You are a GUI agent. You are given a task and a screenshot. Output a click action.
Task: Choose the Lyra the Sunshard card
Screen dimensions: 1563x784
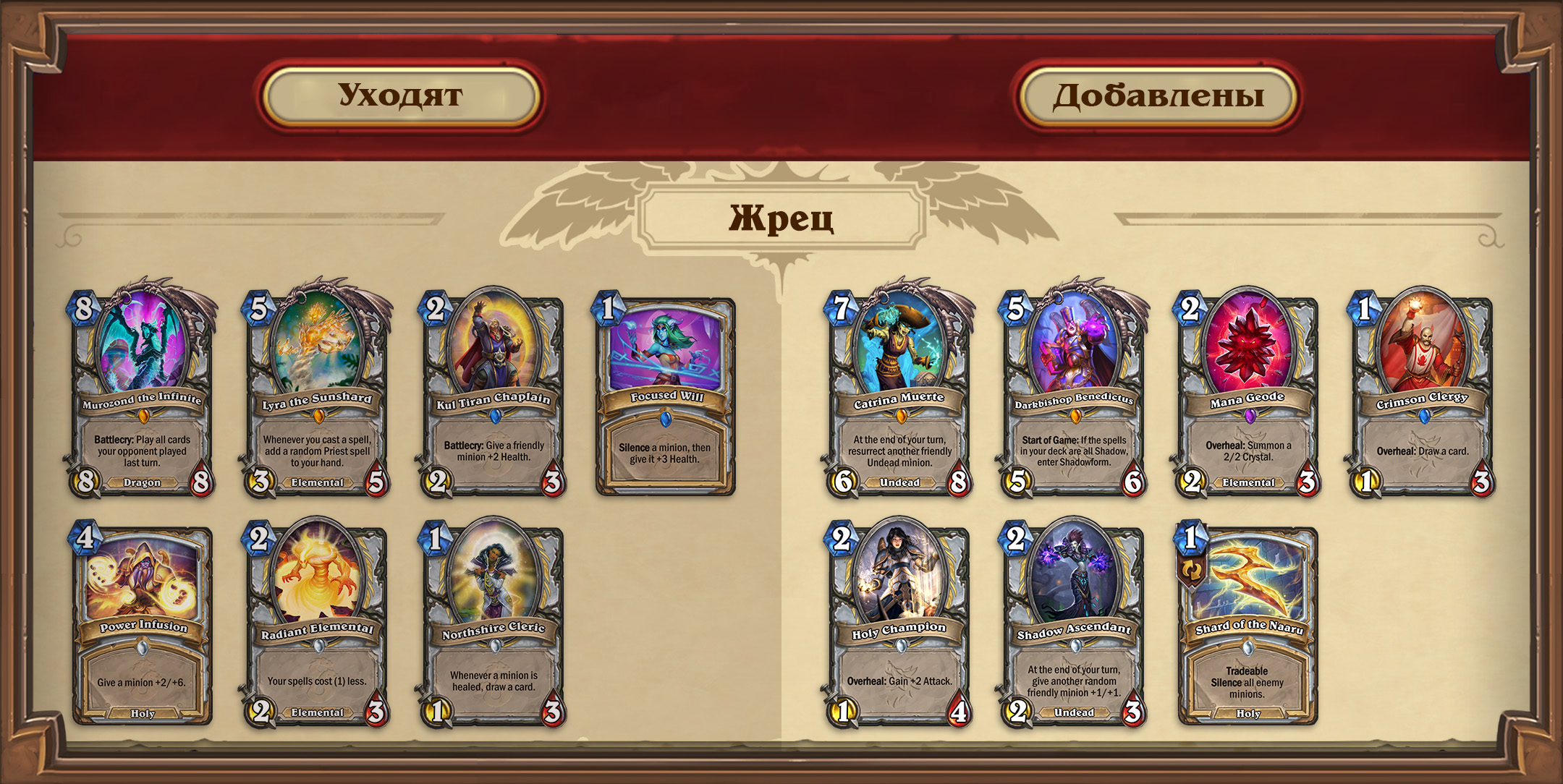tap(317, 391)
